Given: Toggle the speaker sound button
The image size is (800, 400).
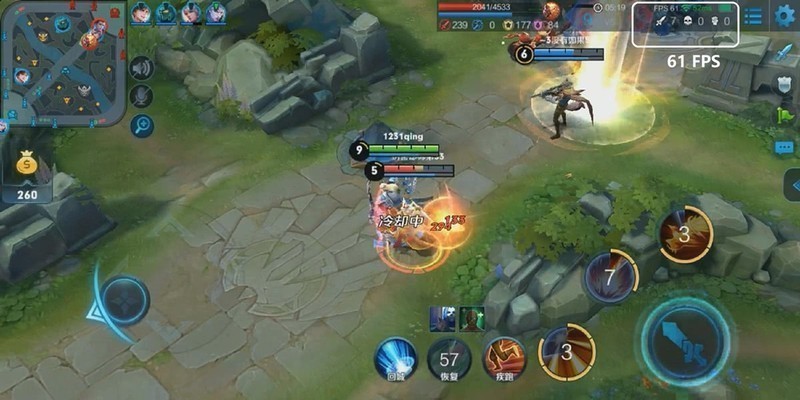Looking at the screenshot, I should pyautogui.click(x=142, y=68).
